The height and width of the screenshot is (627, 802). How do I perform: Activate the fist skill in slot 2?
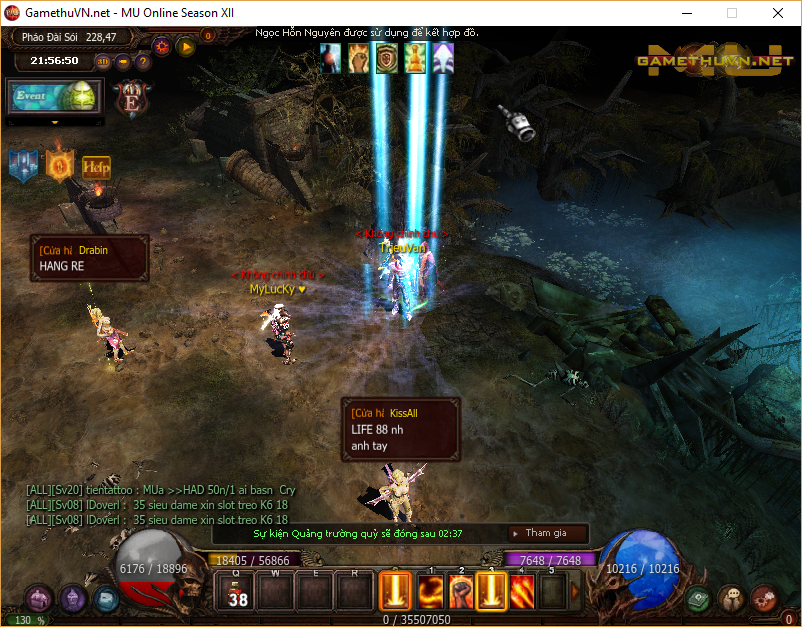[x=461, y=592]
